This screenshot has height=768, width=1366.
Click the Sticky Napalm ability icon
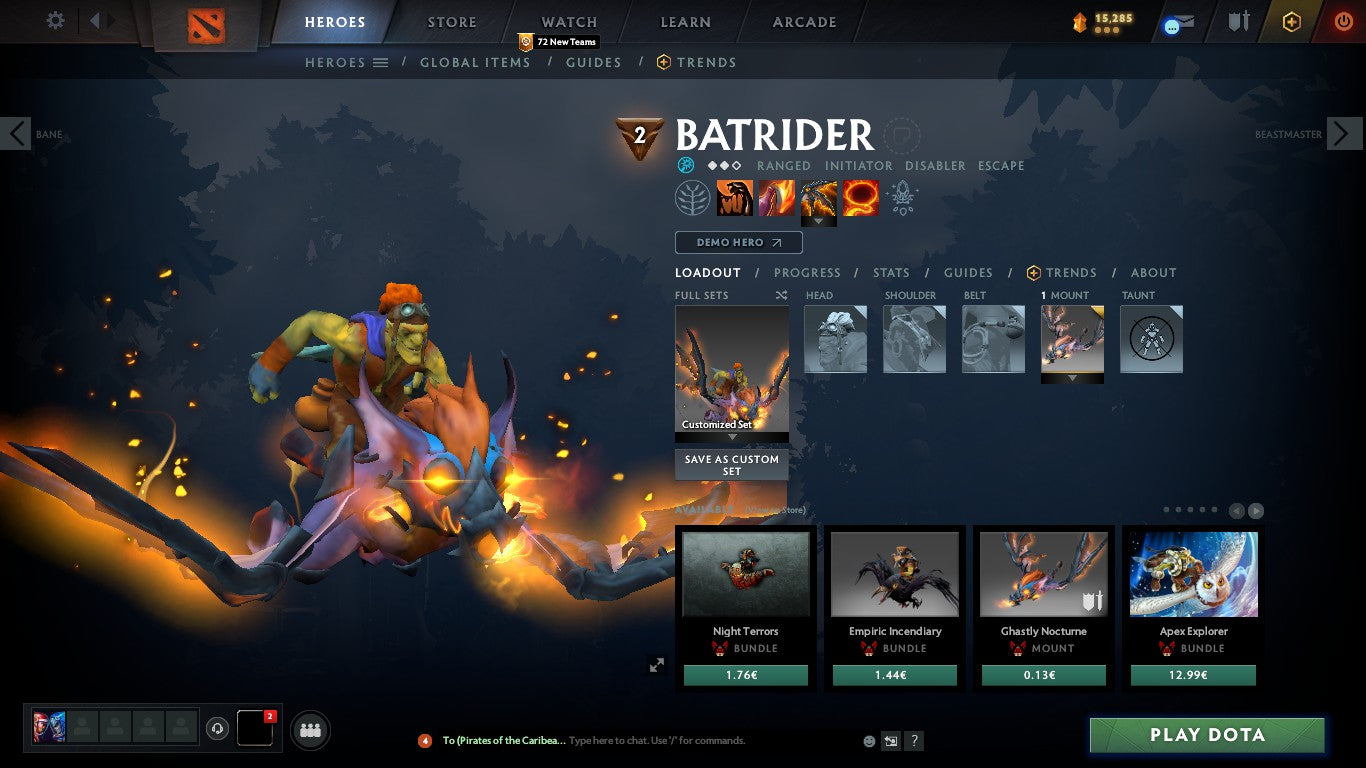click(x=736, y=197)
